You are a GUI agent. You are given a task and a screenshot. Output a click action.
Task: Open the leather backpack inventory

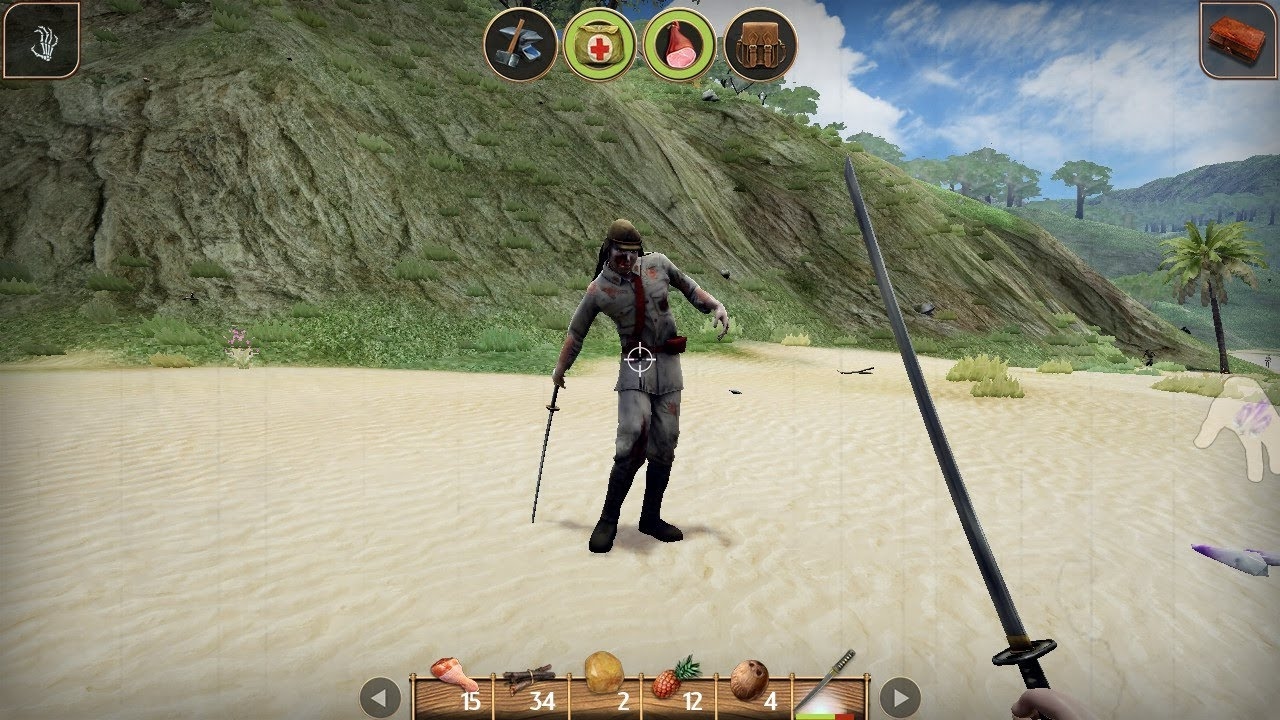click(760, 45)
